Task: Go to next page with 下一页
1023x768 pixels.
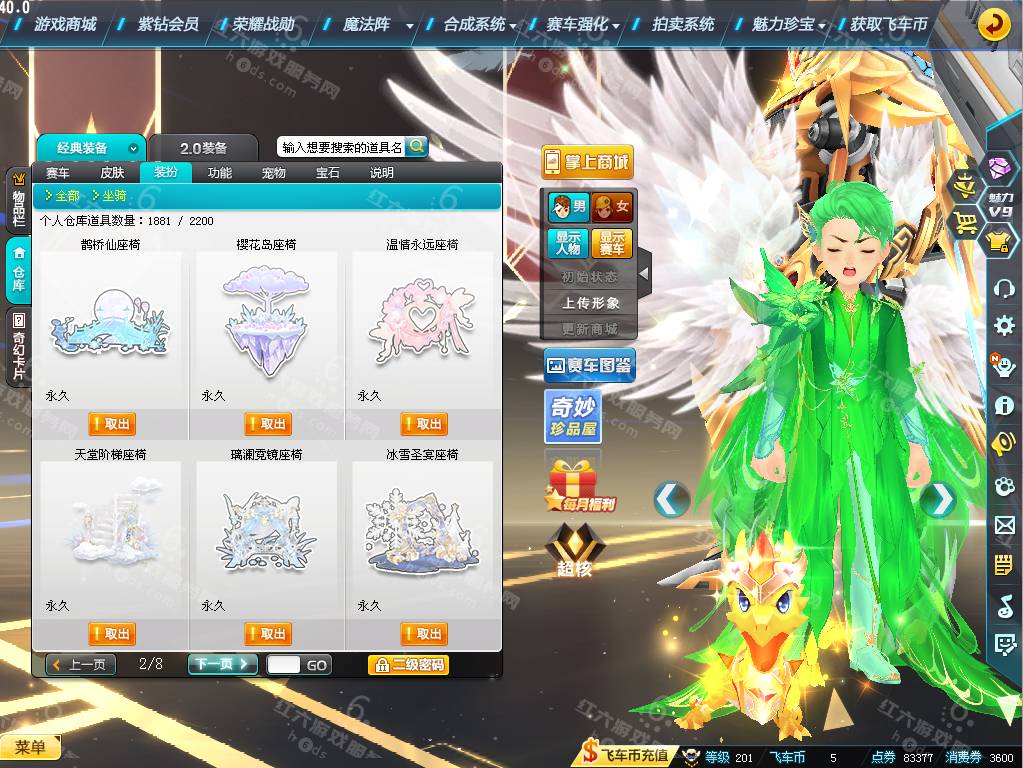Action: coord(222,664)
